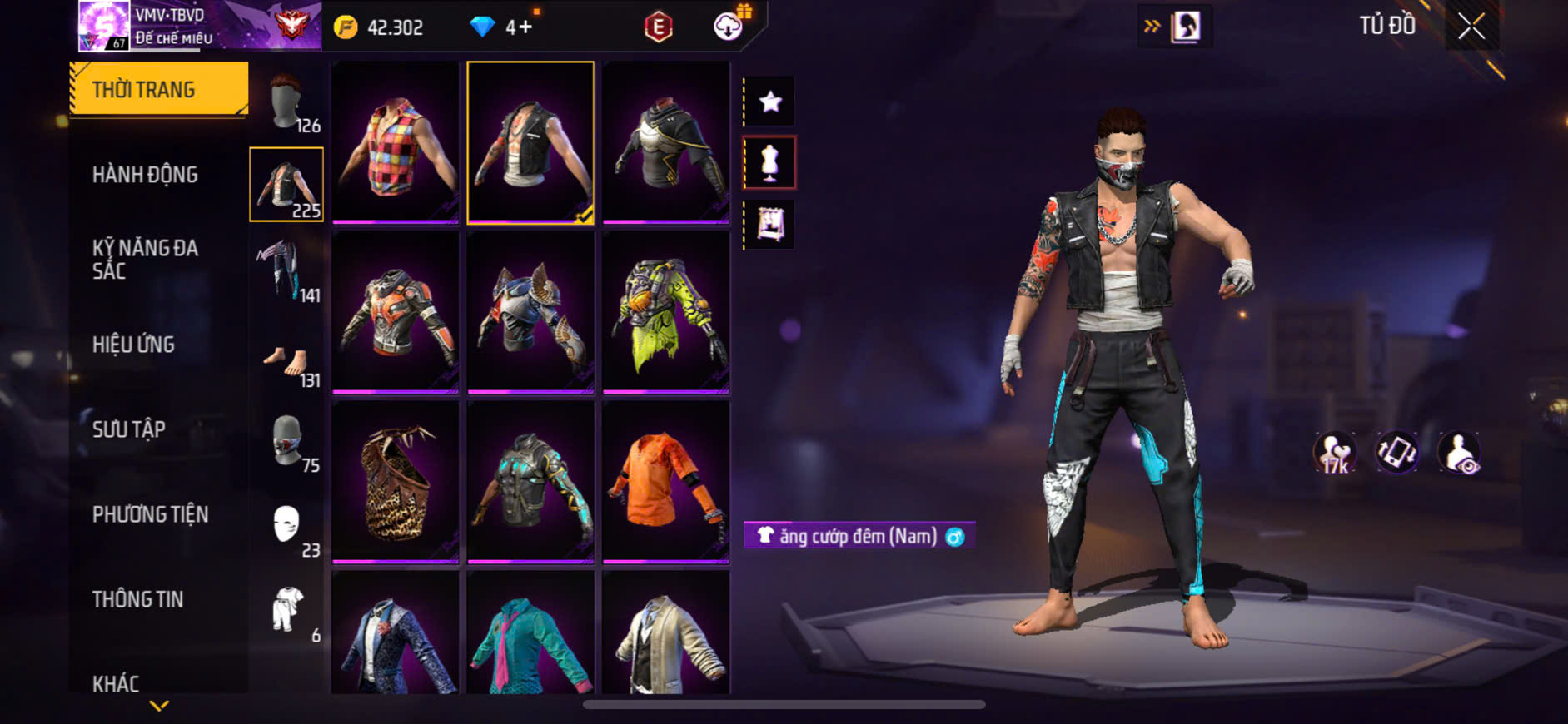
Task: Open the Hành Động menu section
Action: click(145, 175)
